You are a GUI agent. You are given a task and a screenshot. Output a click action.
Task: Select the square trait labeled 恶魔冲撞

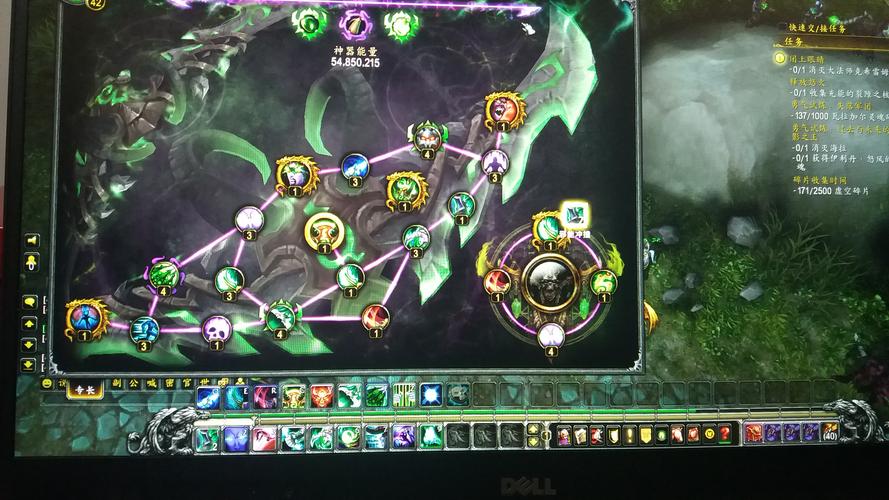click(x=574, y=213)
